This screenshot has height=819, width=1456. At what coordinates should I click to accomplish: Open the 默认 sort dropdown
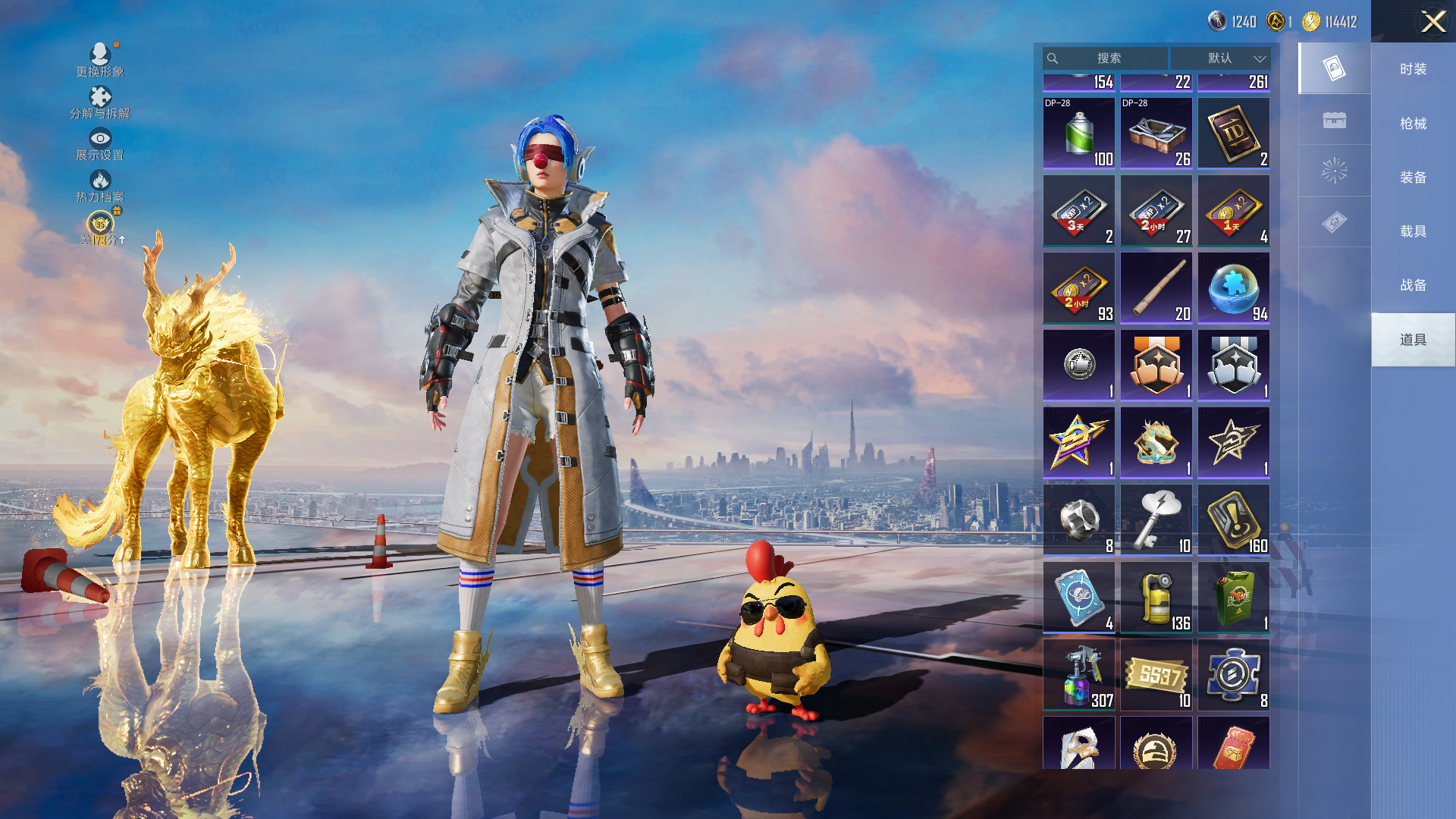click(1220, 58)
